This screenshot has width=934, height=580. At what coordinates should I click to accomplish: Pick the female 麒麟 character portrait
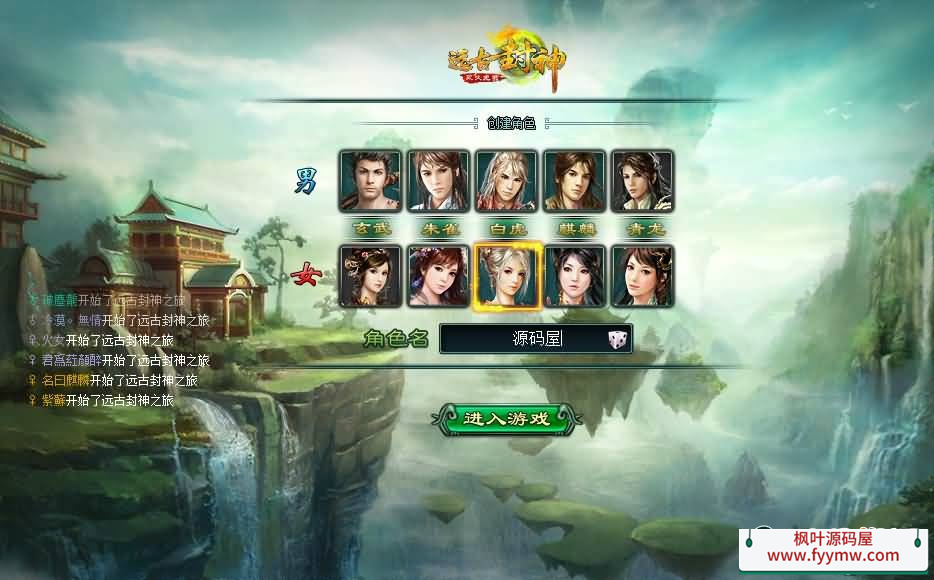574,276
